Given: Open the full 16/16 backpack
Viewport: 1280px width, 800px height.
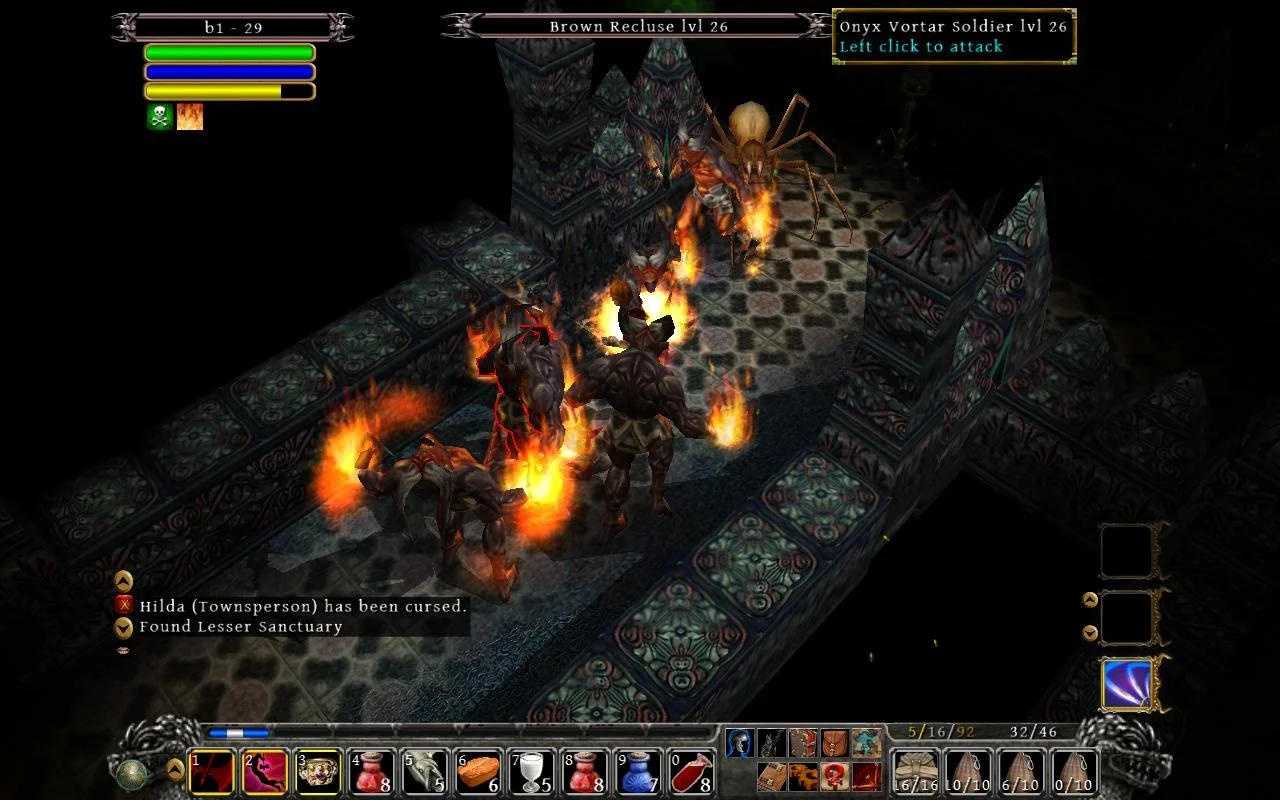Looking at the screenshot, I should pos(915,770).
